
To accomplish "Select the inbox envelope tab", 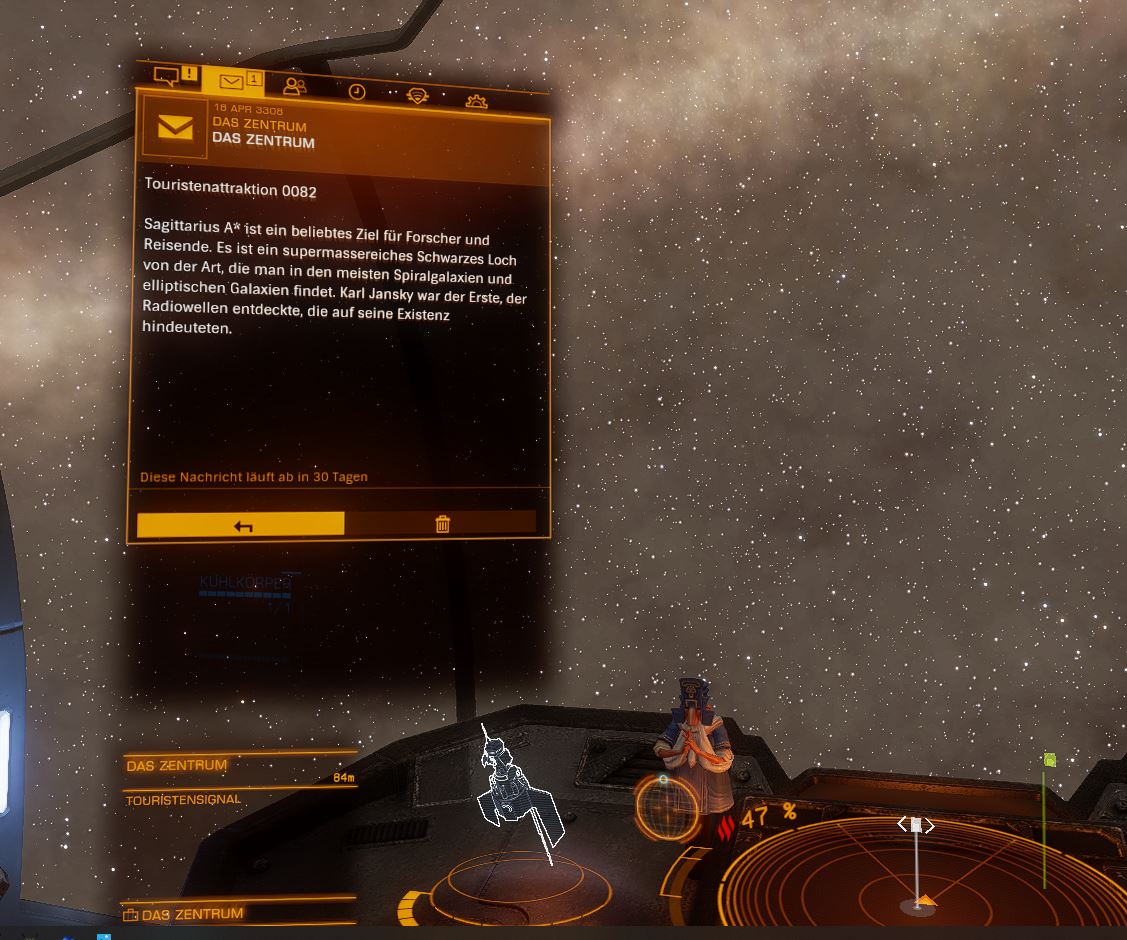I will [234, 82].
